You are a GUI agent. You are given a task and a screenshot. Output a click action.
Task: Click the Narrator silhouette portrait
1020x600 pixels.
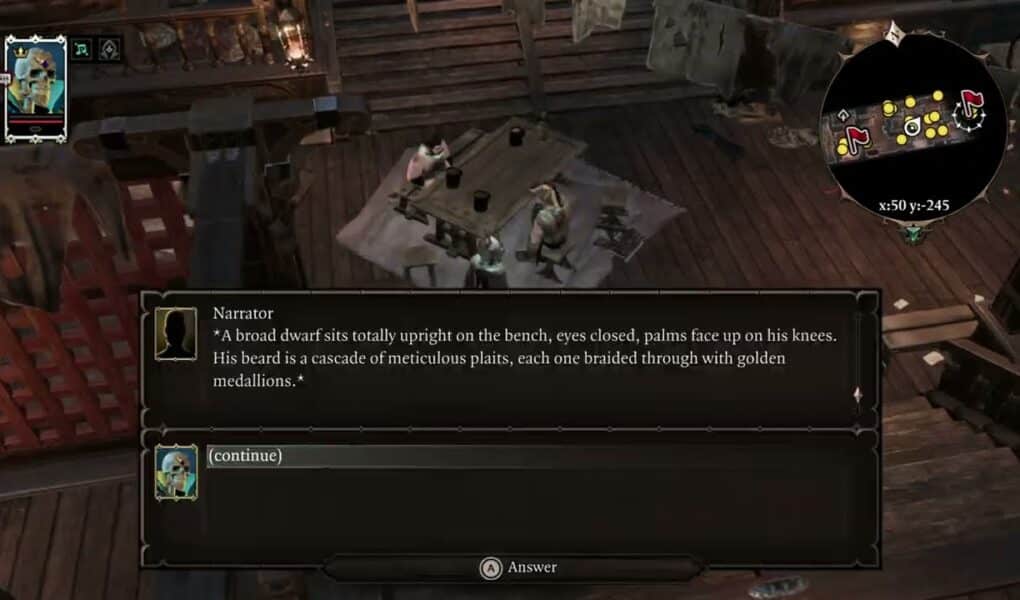175,334
